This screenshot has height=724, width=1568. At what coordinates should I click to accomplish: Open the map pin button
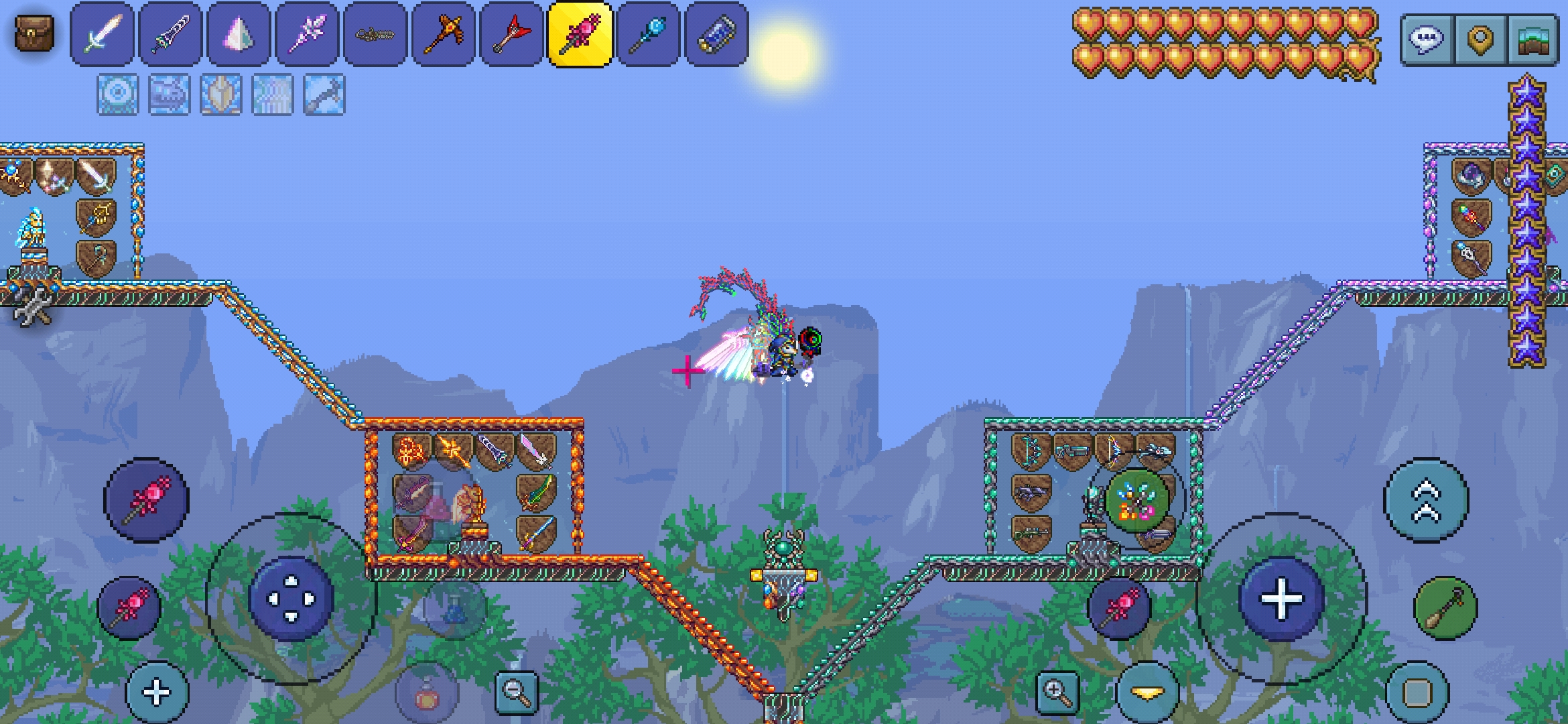[x=1480, y=39]
